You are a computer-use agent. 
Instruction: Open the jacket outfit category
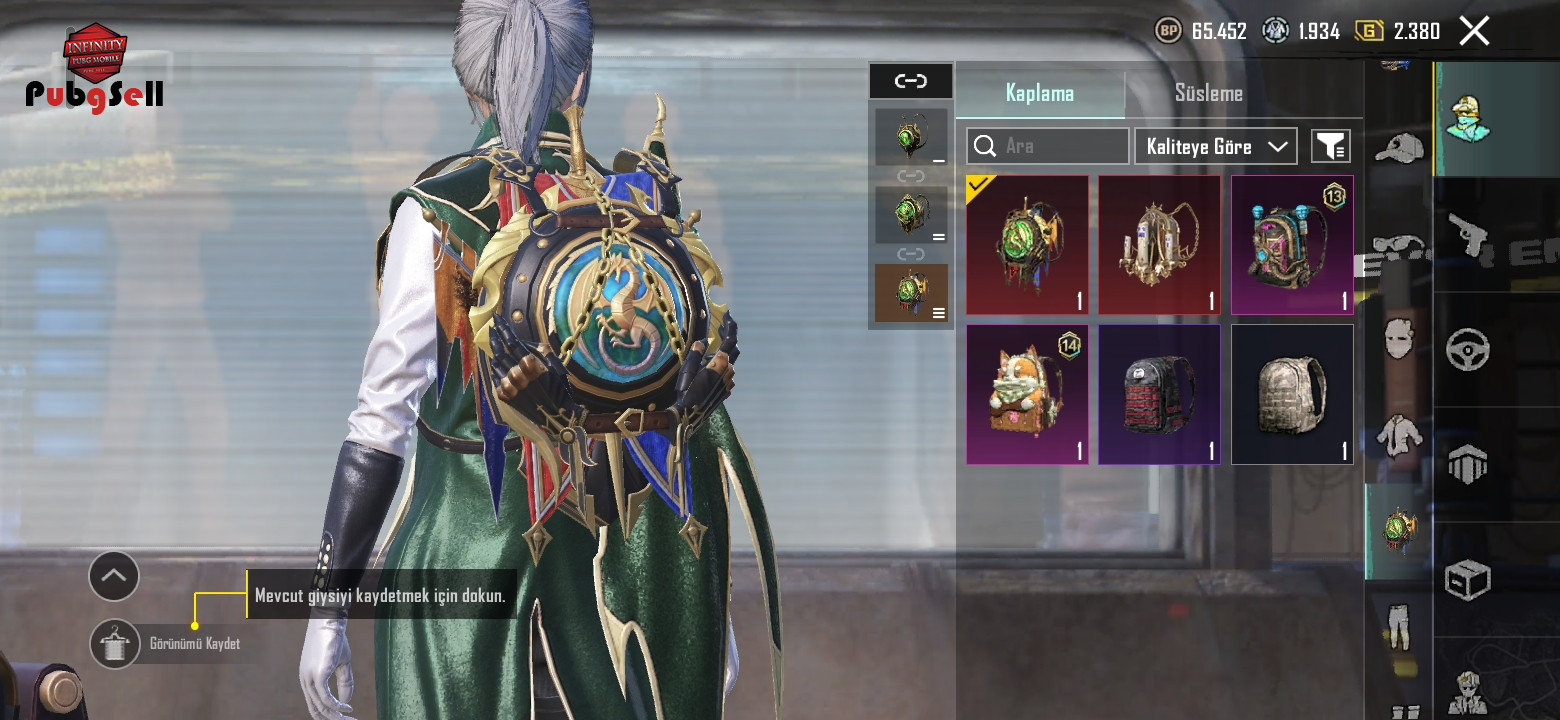(x=1398, y=435)
